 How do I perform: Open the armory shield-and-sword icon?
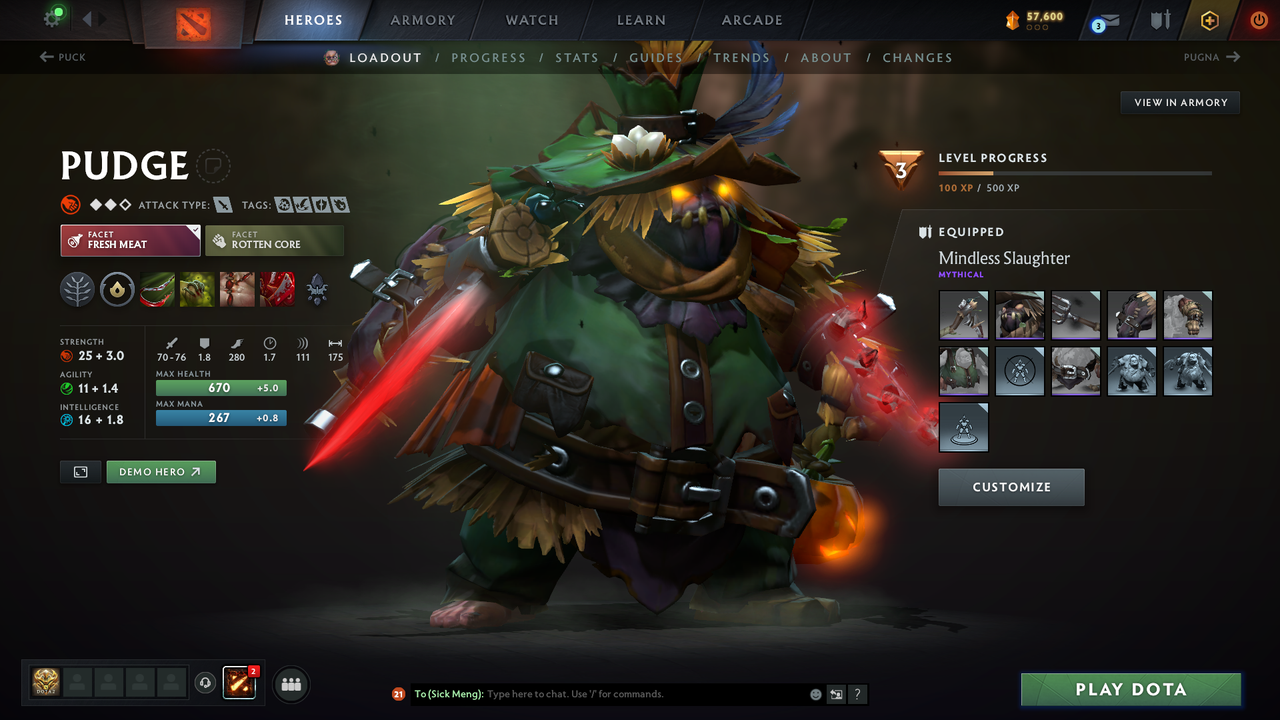(1161, 20)
